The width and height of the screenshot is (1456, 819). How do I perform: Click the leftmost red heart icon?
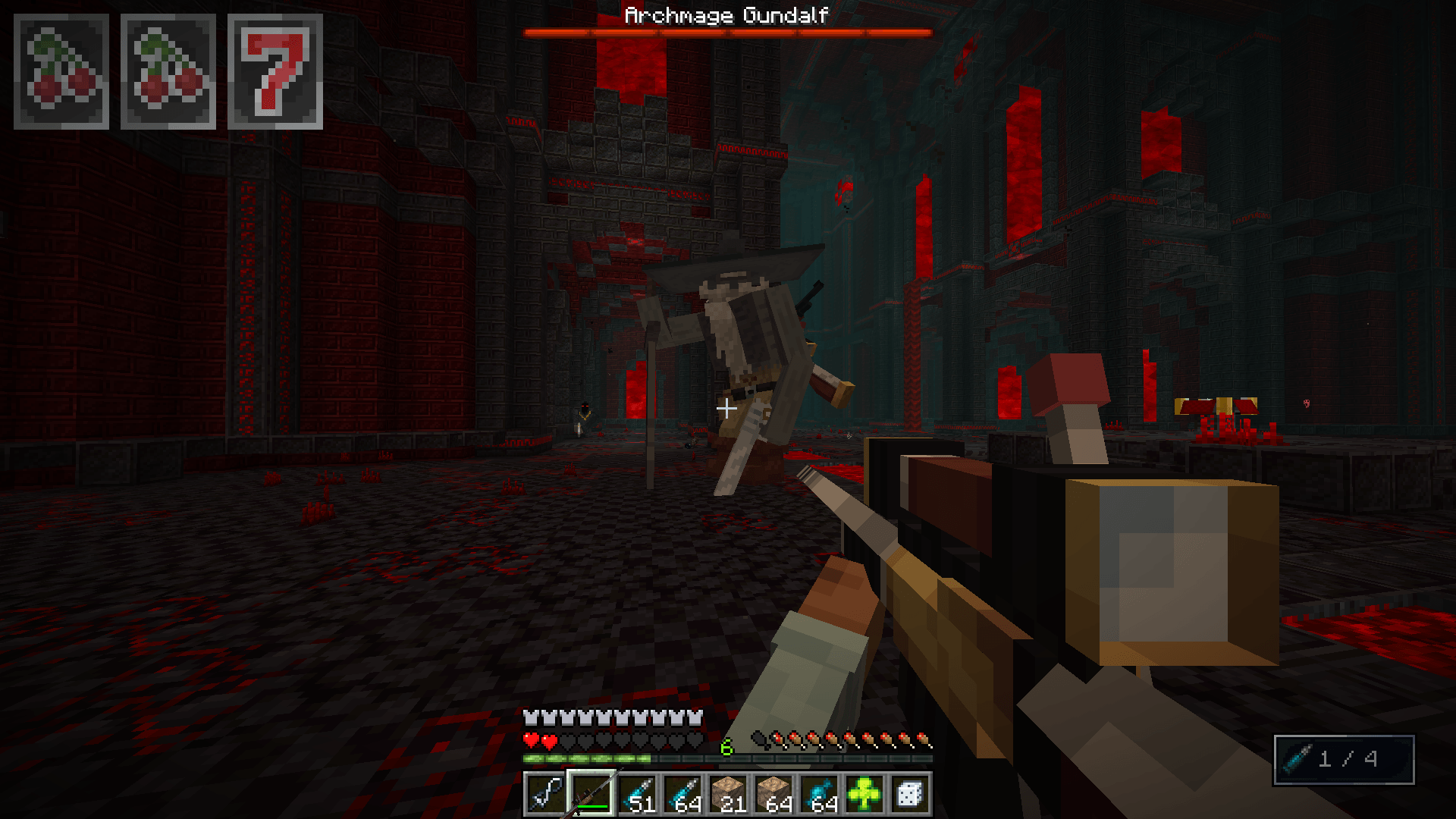click(531, 739)
